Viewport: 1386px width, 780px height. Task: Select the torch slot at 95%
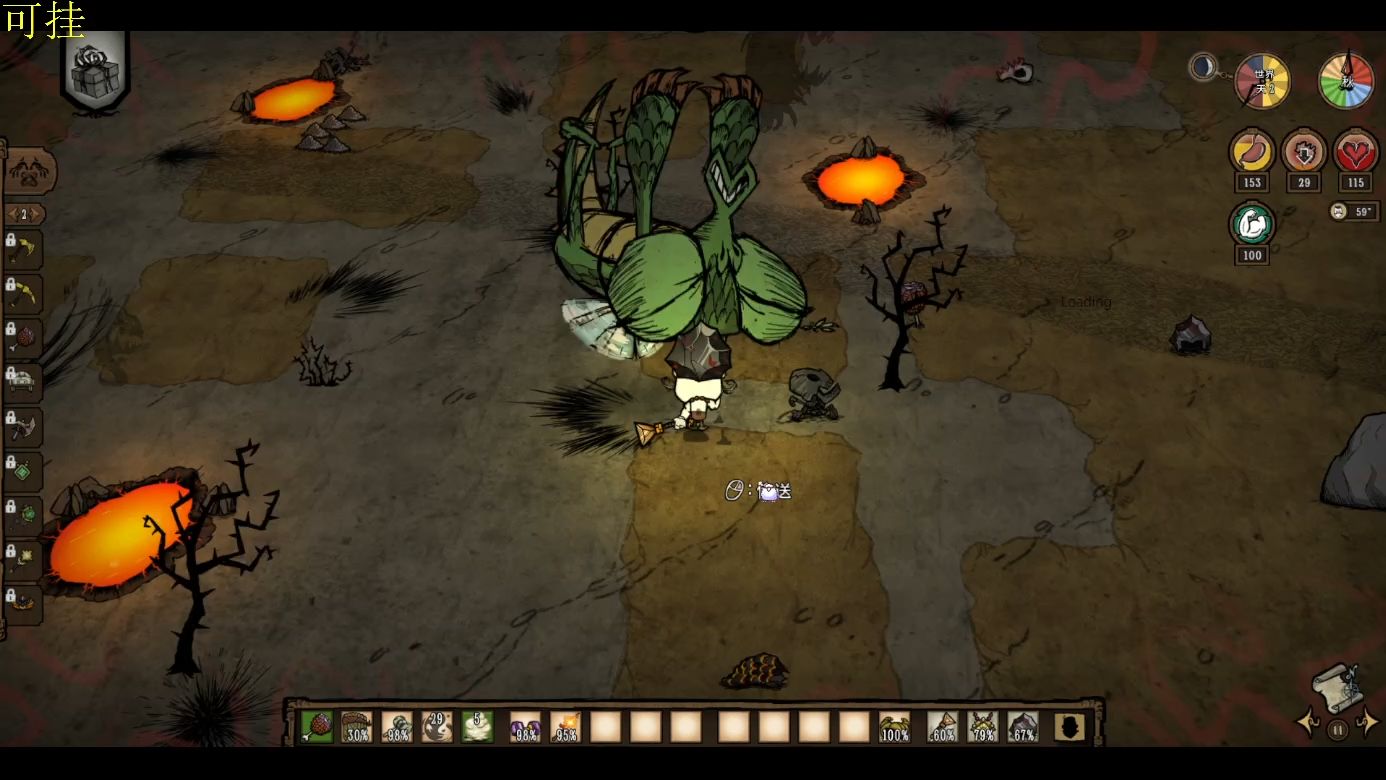(x=566, y=726)
